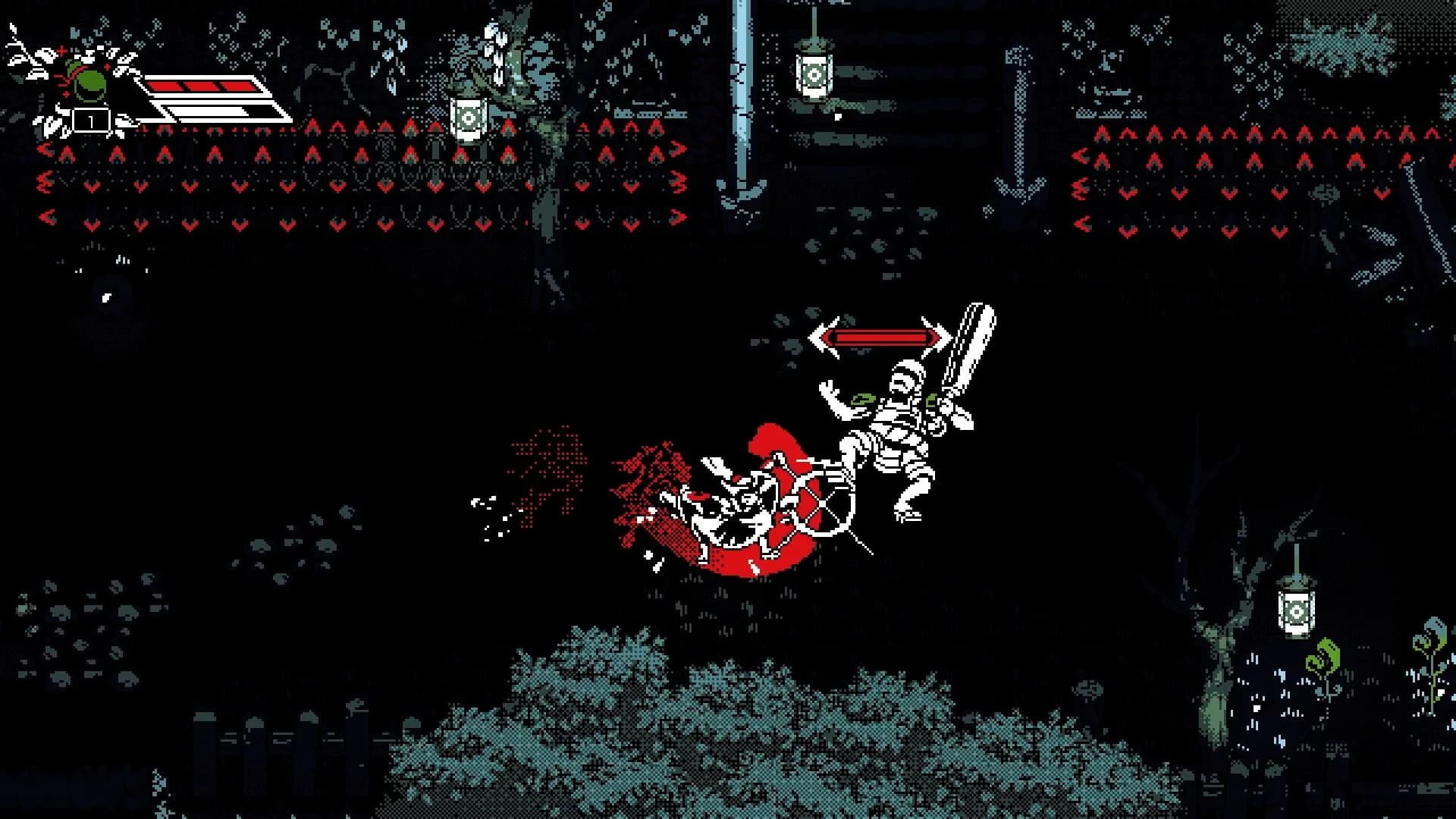
Task: Click the lantern beside the upper-left tree
Action: pos(469,118)
